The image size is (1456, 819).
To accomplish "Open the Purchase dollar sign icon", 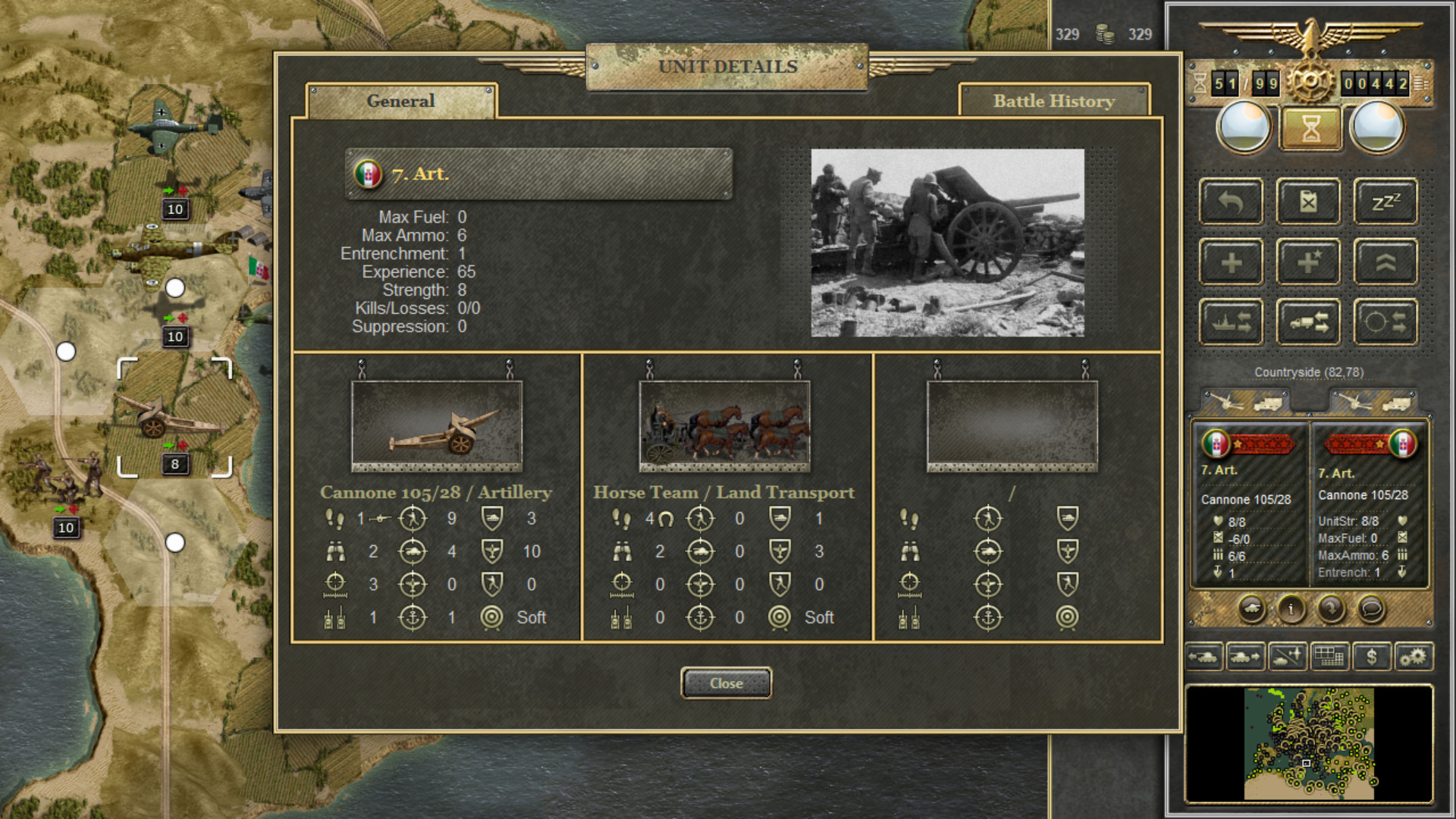I will coord(1371,657).
